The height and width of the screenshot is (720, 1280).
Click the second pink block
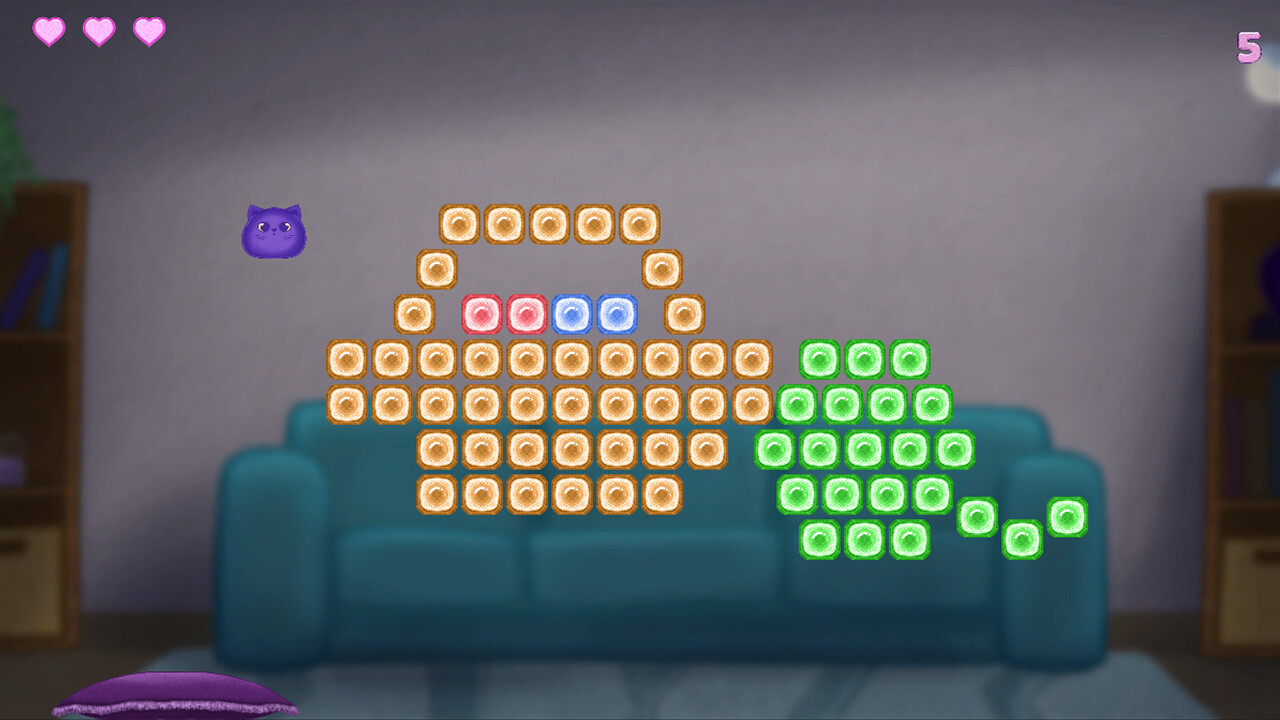click(527, 313)
